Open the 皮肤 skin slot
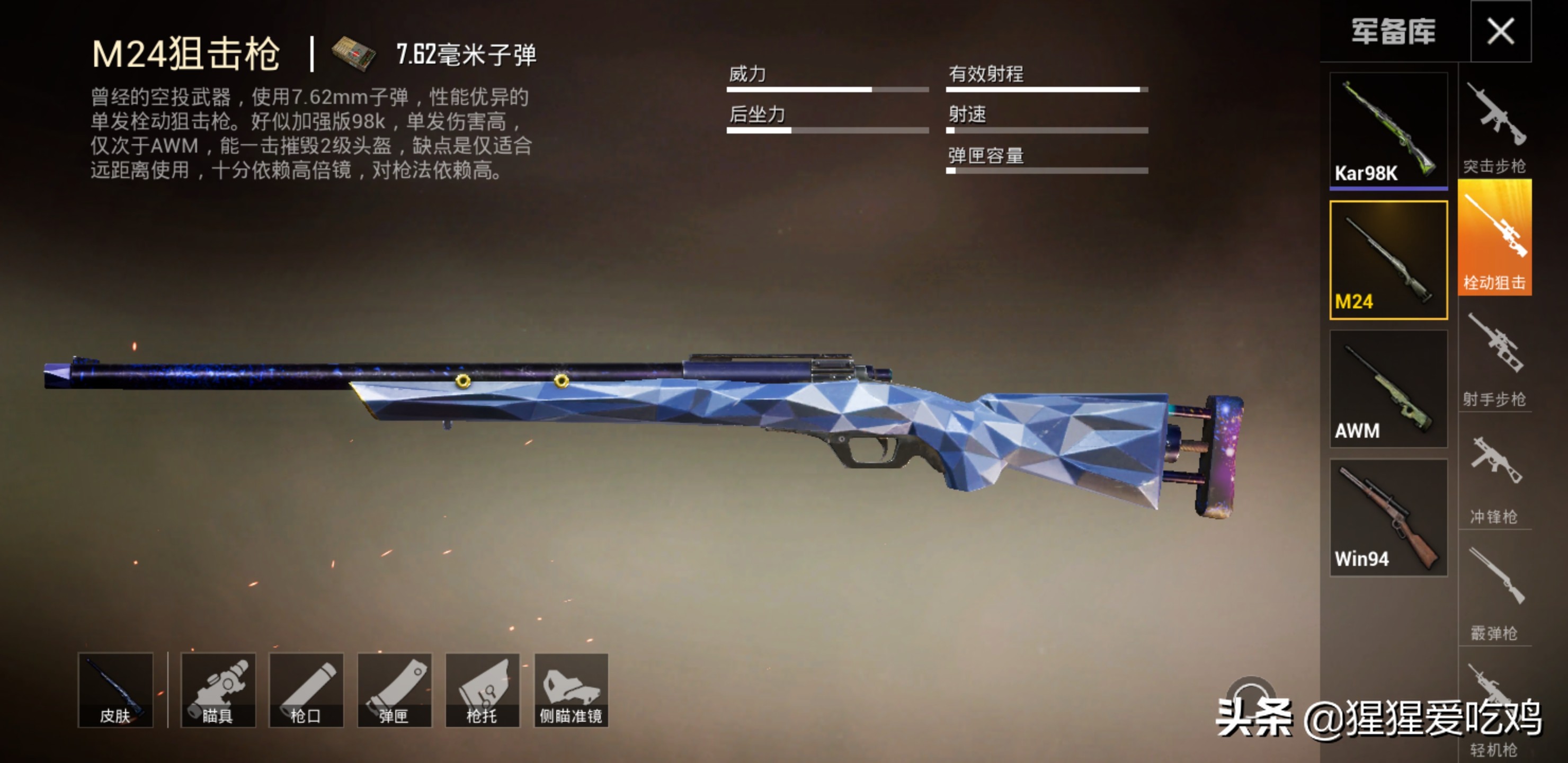This screenshot has height=763, width=1568. (x=115, y=690)
